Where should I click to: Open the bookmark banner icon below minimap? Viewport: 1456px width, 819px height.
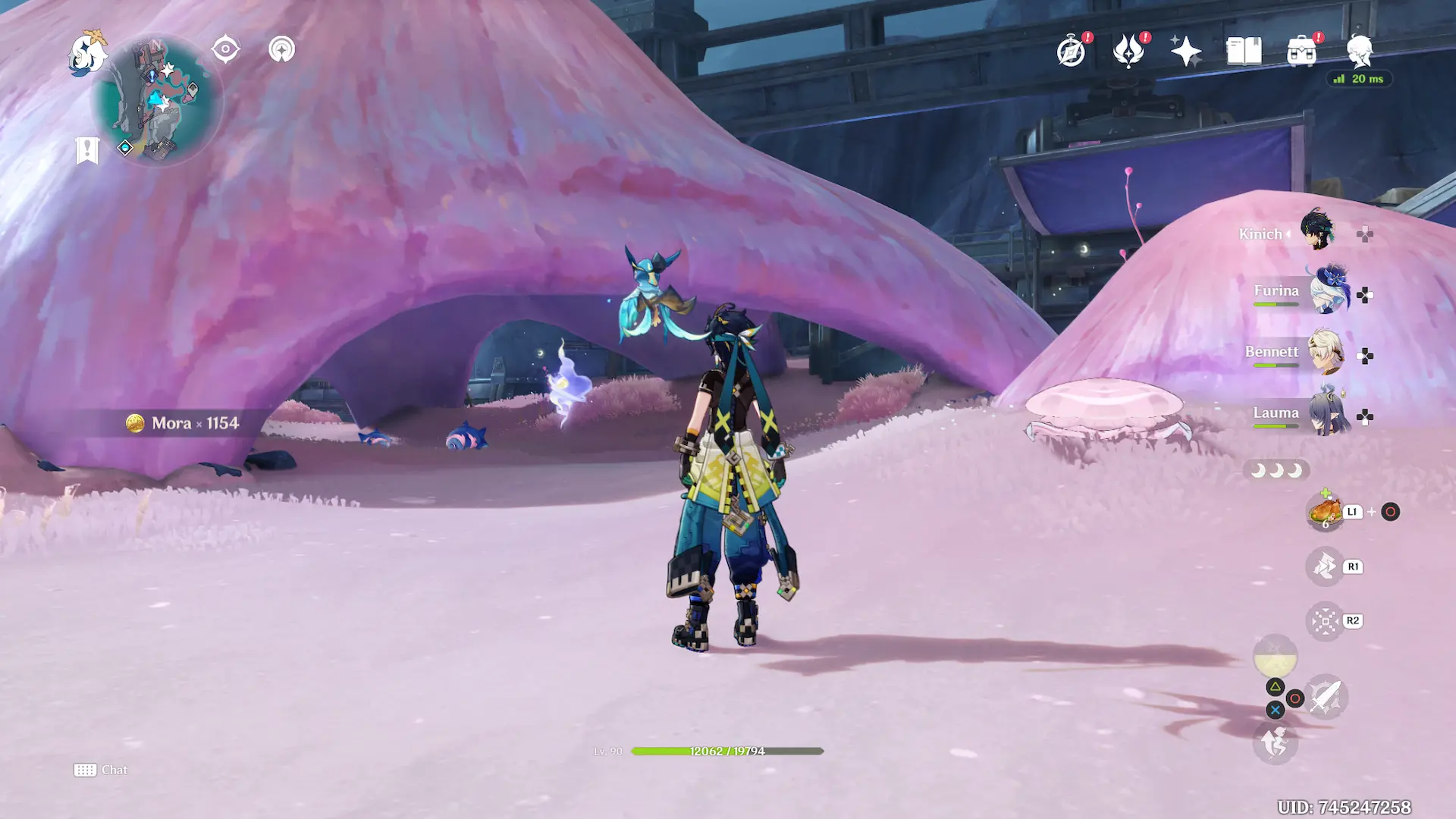pos(87,150)
